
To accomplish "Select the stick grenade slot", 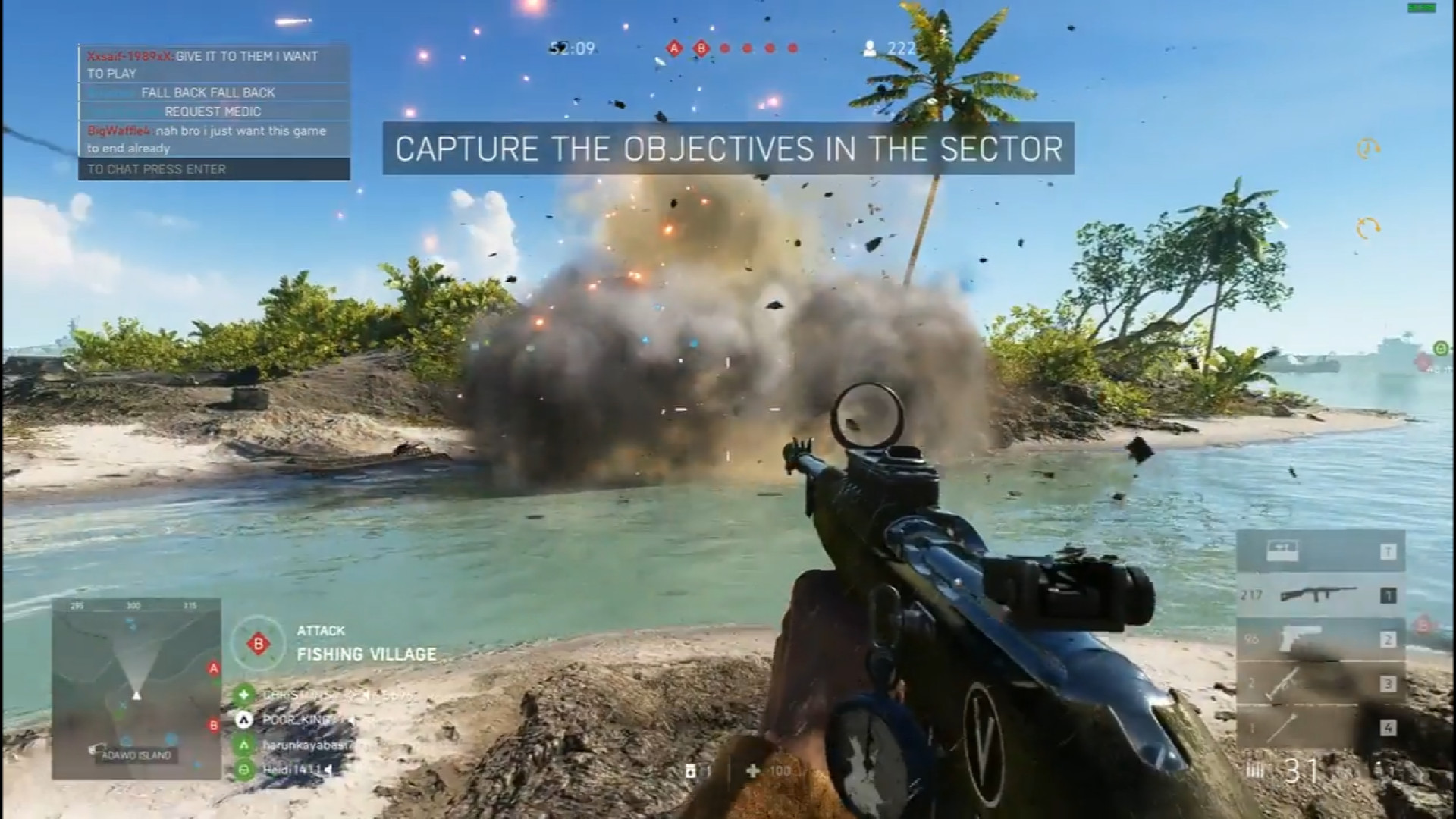I will click(1320, 728).
